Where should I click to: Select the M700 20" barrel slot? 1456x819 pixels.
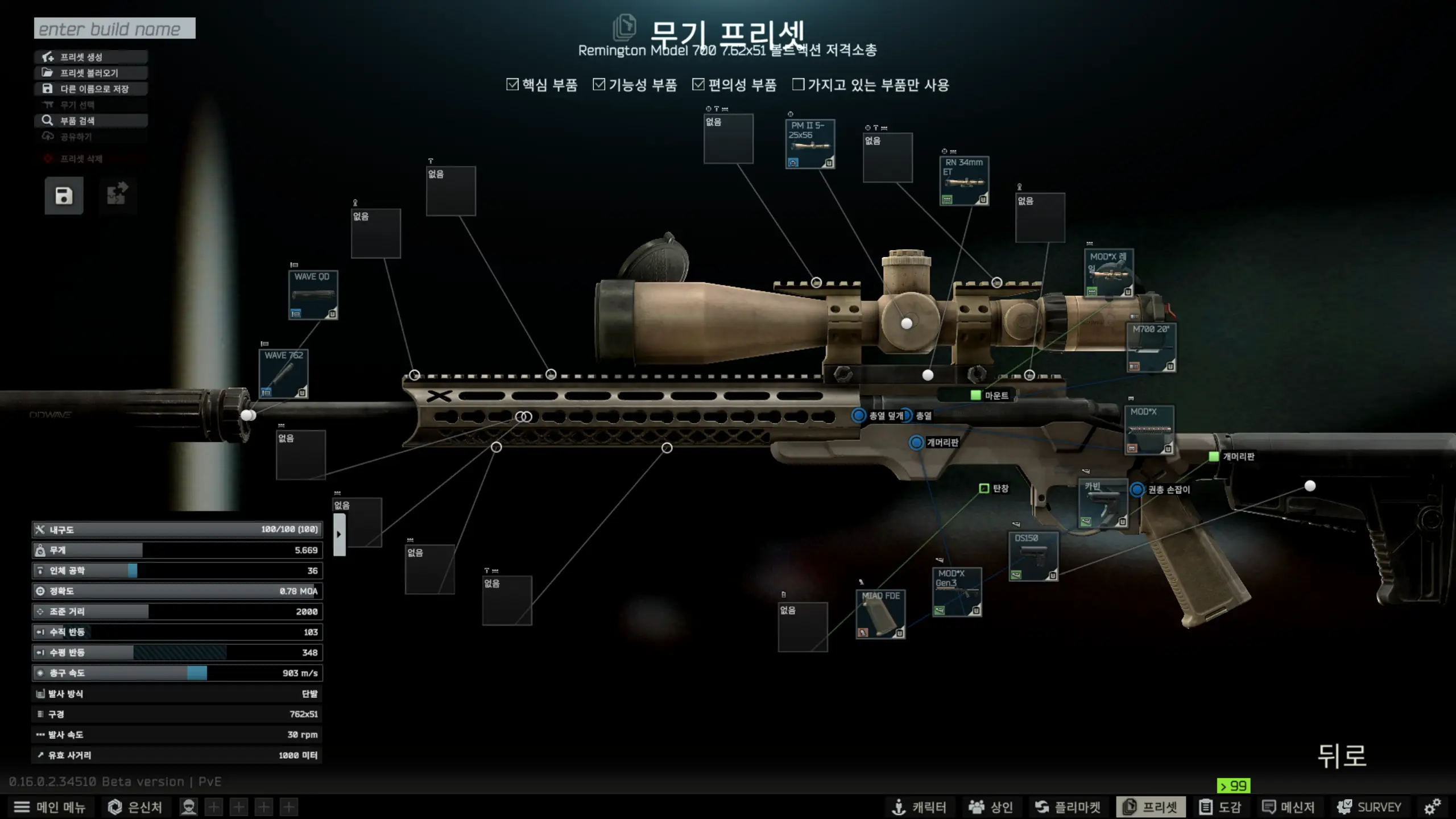pos(1151,347)
